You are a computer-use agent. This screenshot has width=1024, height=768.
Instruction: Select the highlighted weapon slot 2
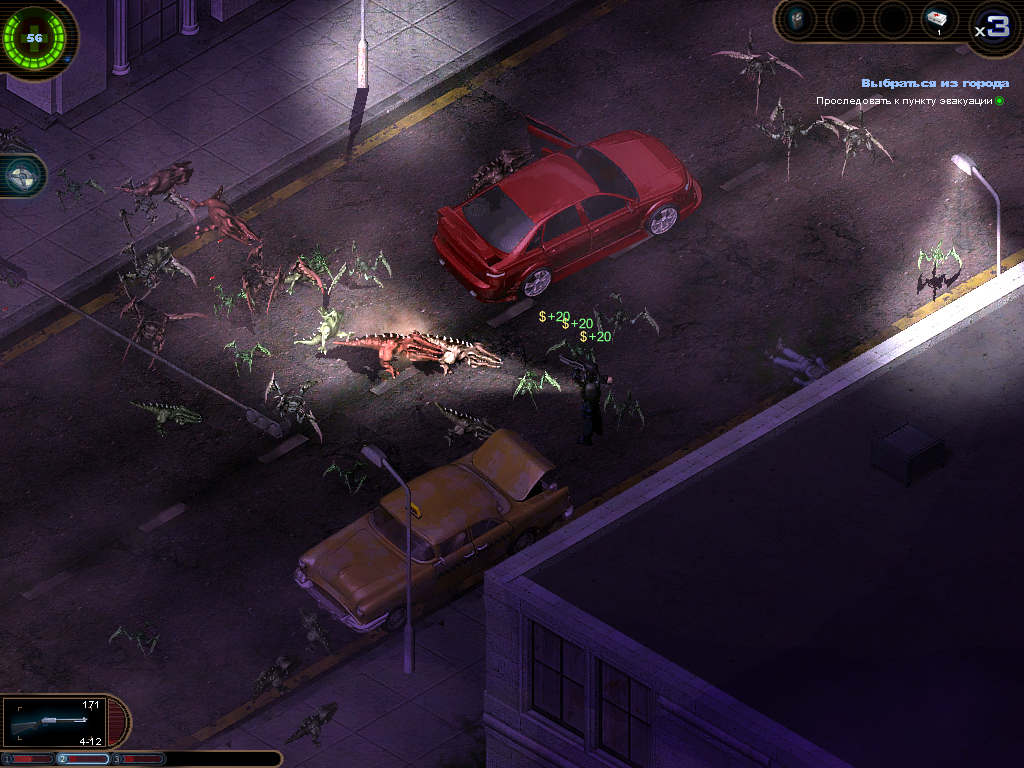[x=82, y=759]
